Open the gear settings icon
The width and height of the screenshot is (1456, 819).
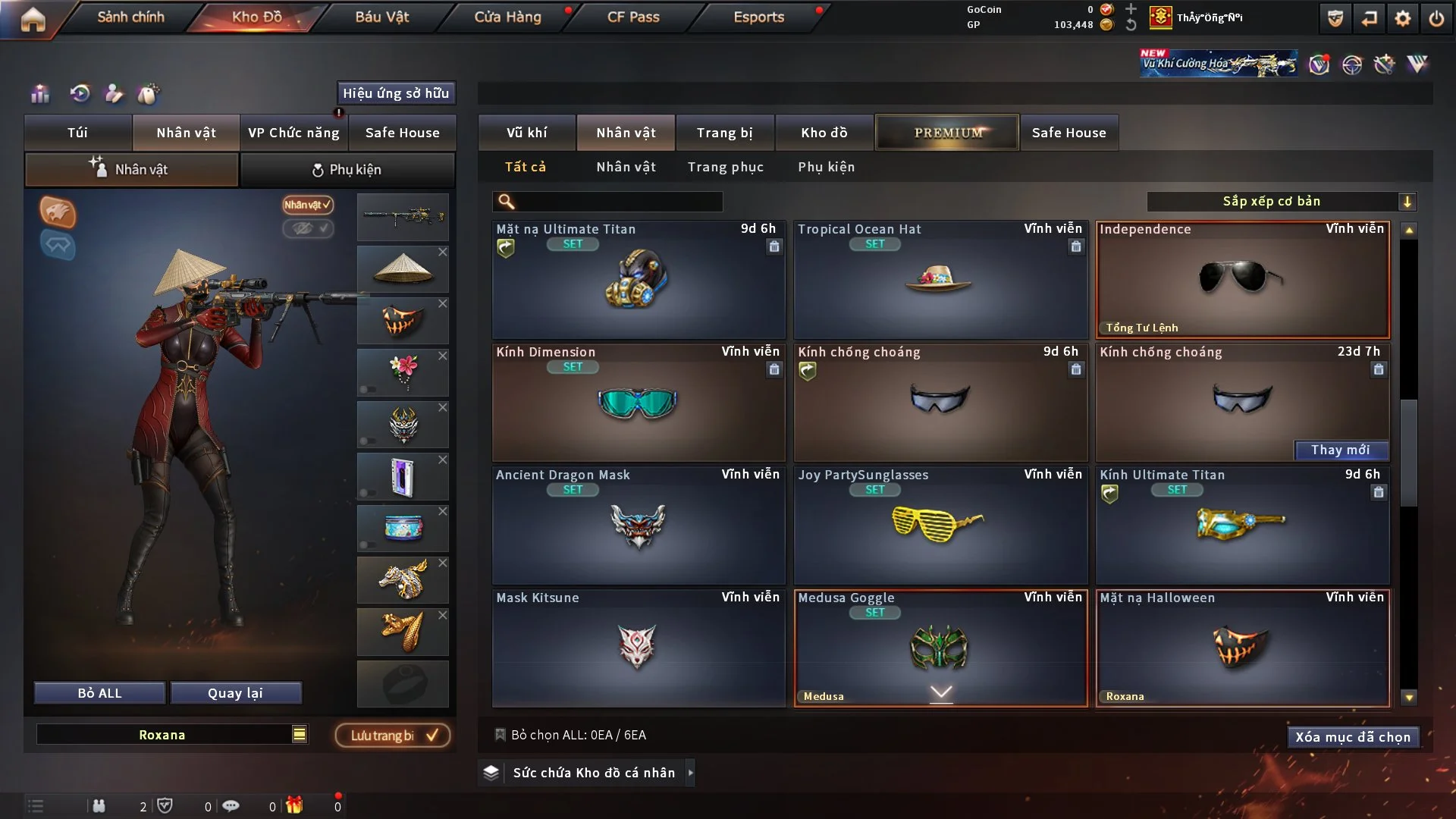click(x=1403, y=18)
